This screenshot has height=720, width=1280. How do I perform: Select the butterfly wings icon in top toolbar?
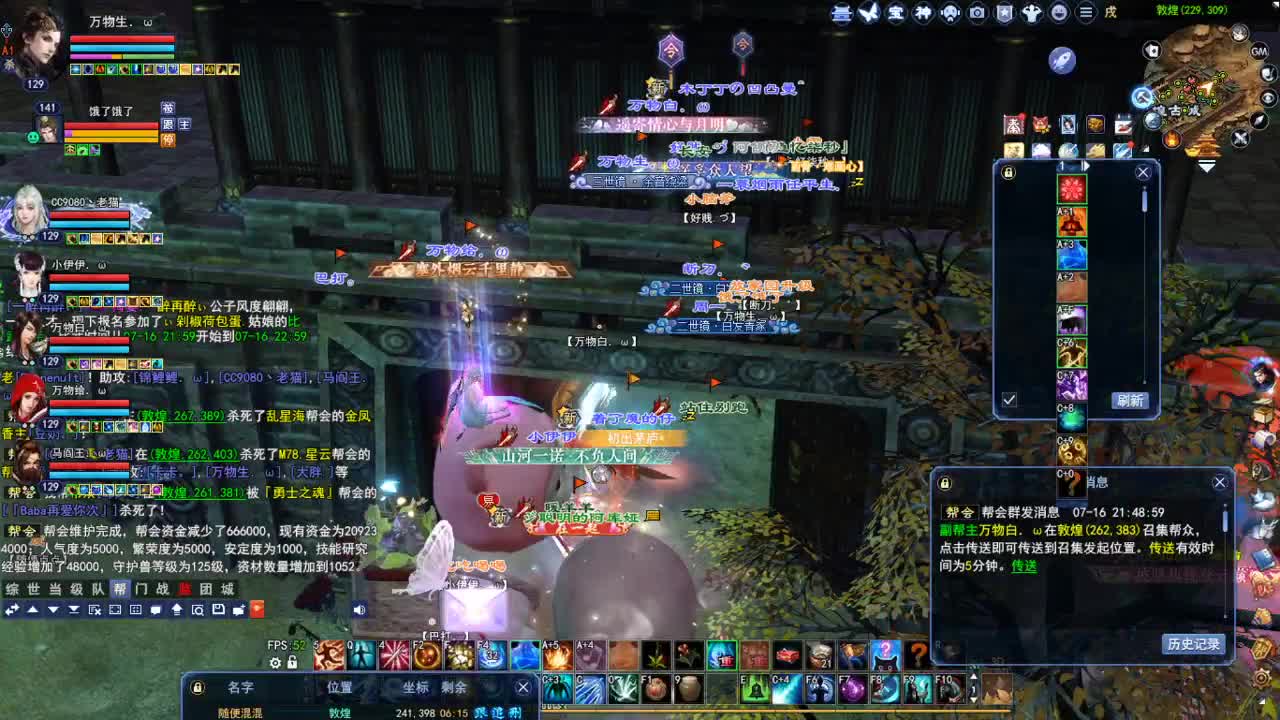pos(869,13)
